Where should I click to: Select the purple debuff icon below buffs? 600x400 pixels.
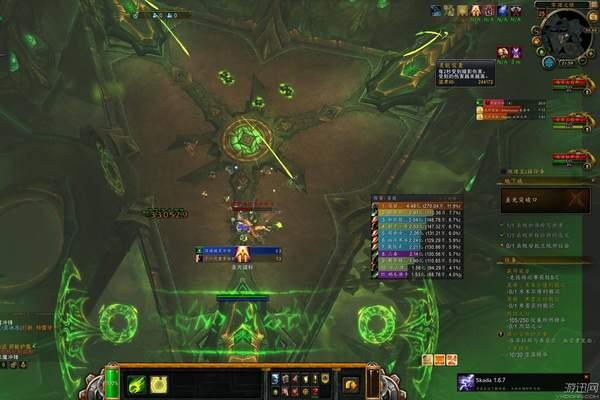(x=516, y=52)
